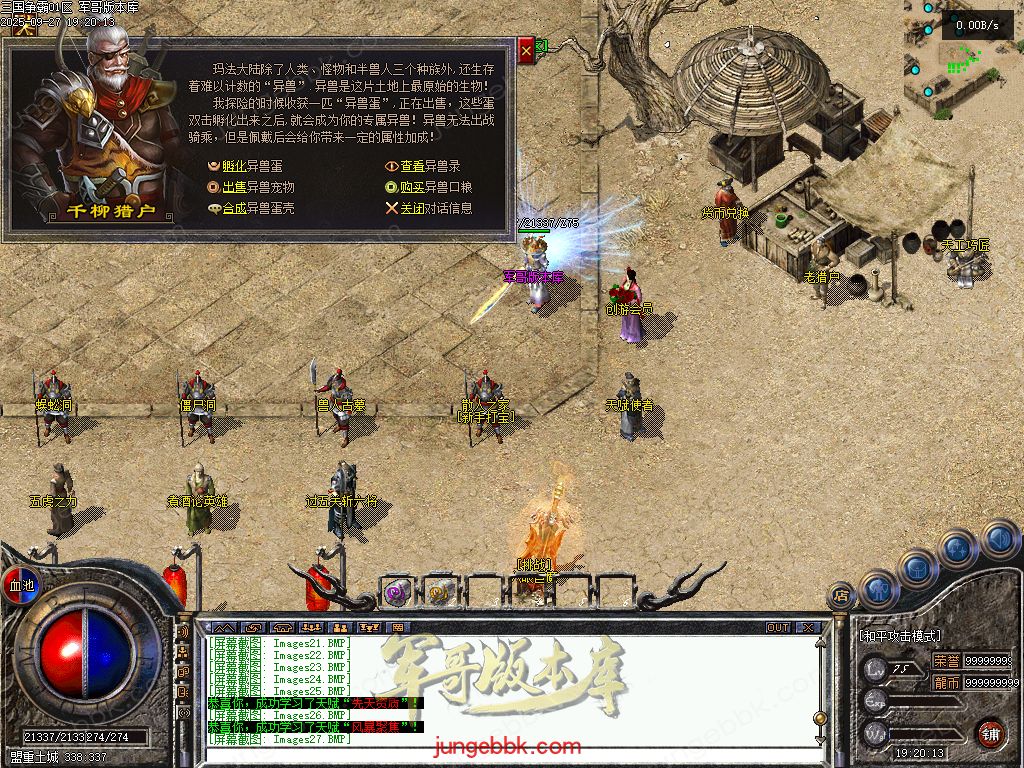Toggle the 和平攻击模式 attack mode label

click(x=900, y=636)
